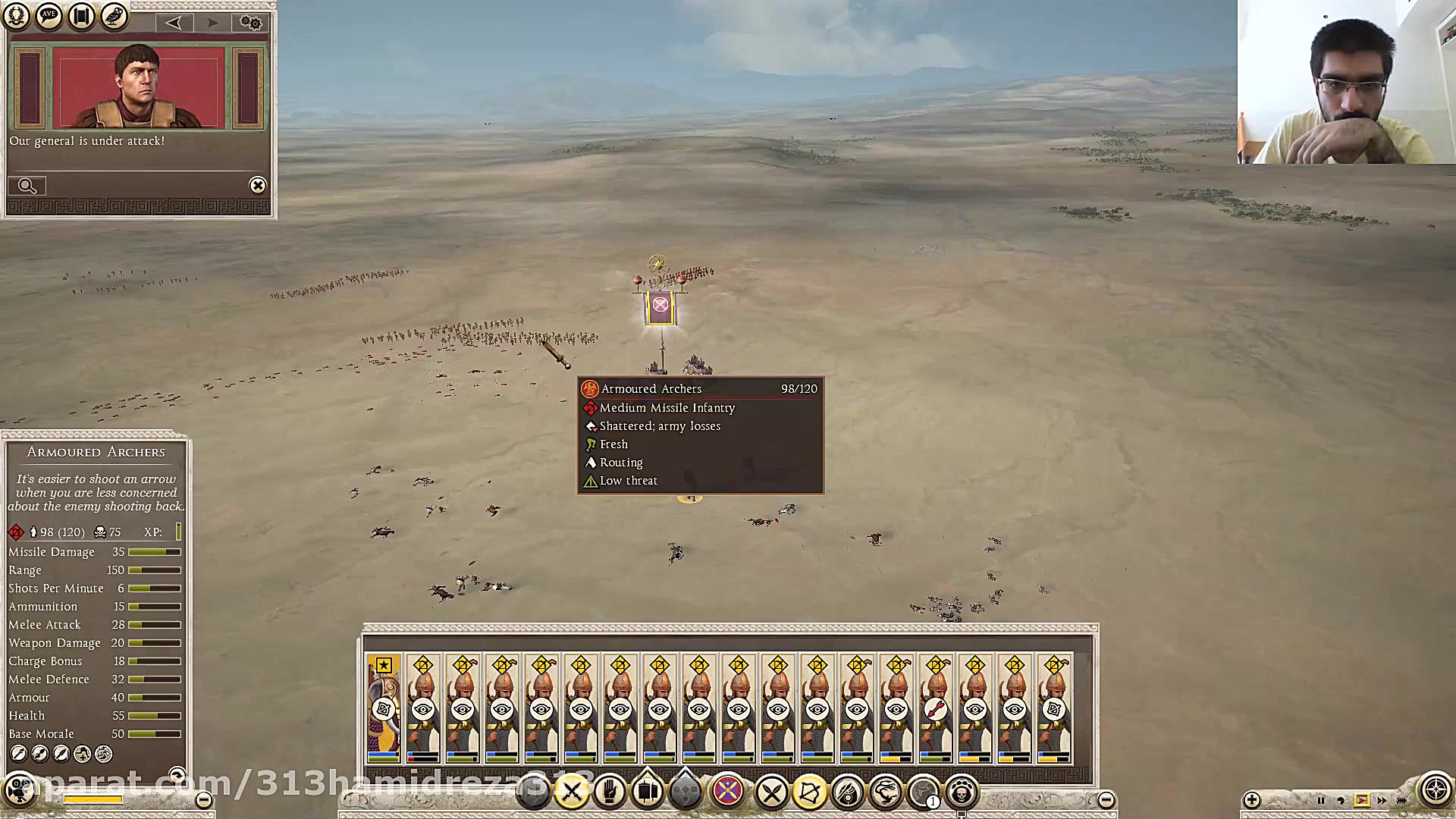Show the previous advisor message
This screenshot has height=819, width=1456.
174,22
